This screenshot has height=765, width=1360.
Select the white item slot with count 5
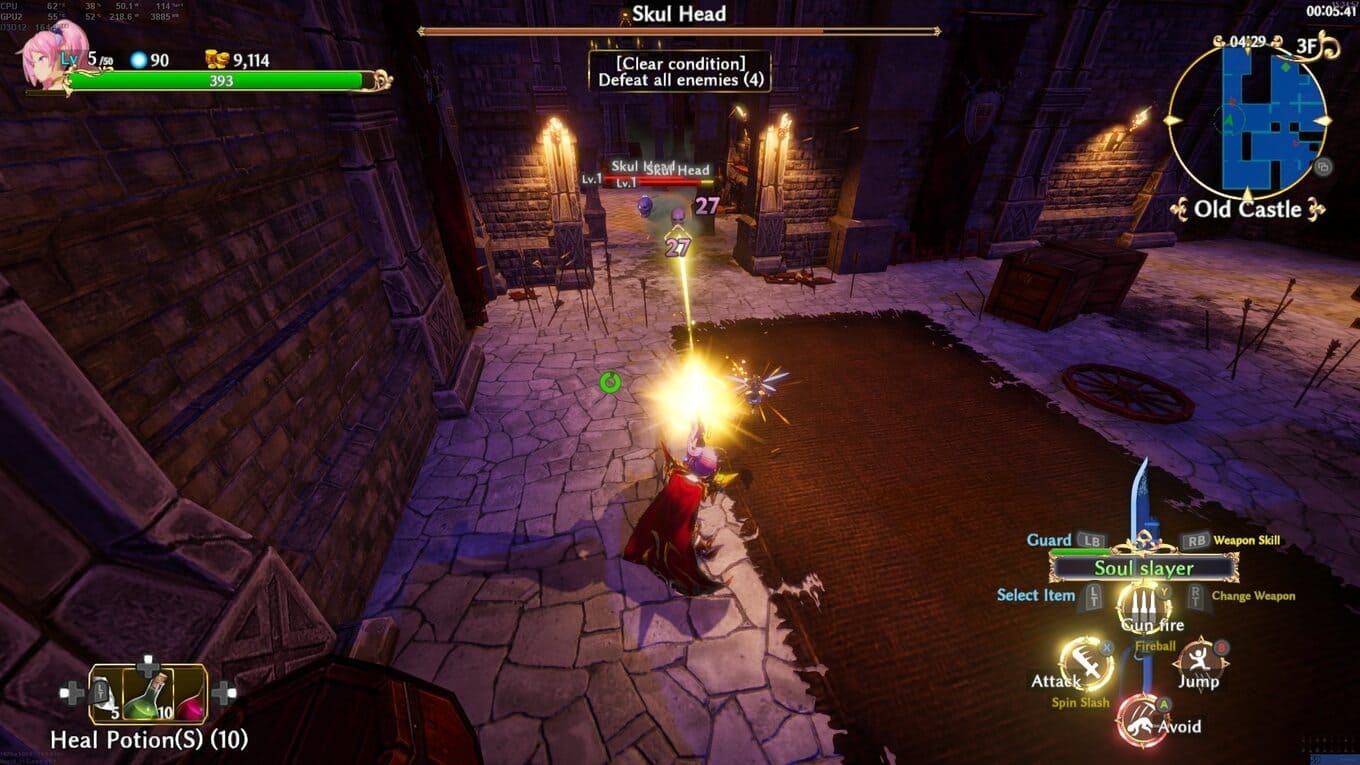pos(105,694)
